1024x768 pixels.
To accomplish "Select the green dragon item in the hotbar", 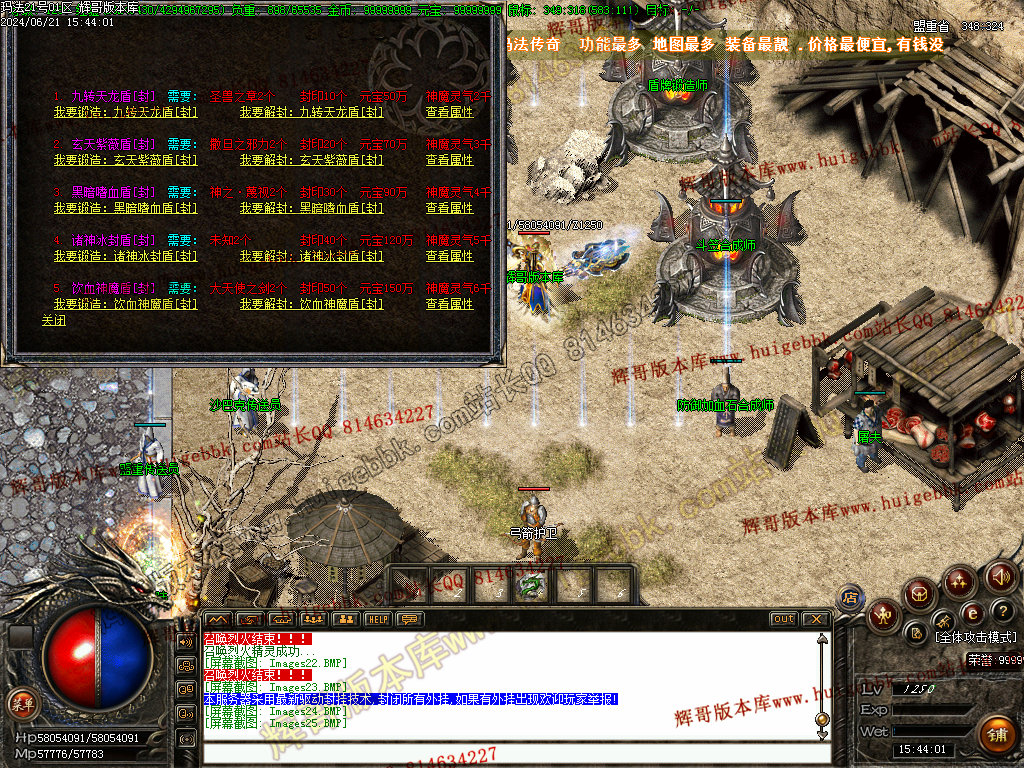I will (531, 585).
